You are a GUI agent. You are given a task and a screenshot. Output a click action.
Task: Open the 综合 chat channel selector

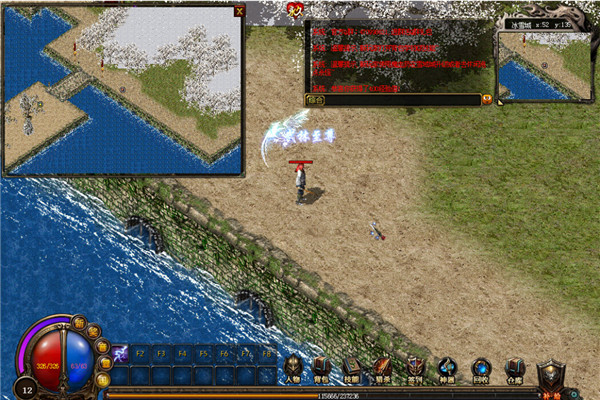(316, 100)
